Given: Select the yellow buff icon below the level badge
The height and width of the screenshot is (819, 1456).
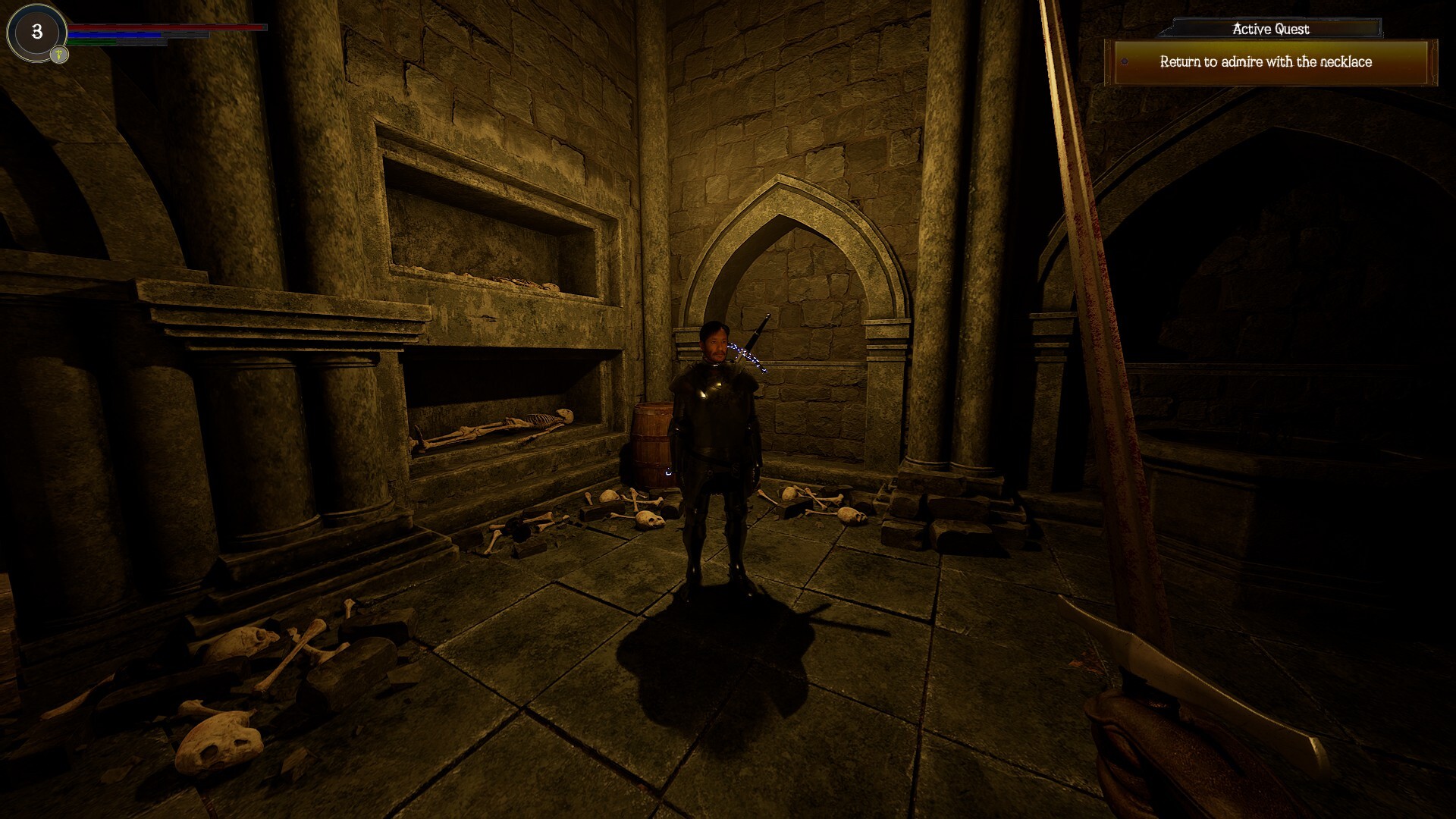Looking at the screenshot, I should point(59,55).
